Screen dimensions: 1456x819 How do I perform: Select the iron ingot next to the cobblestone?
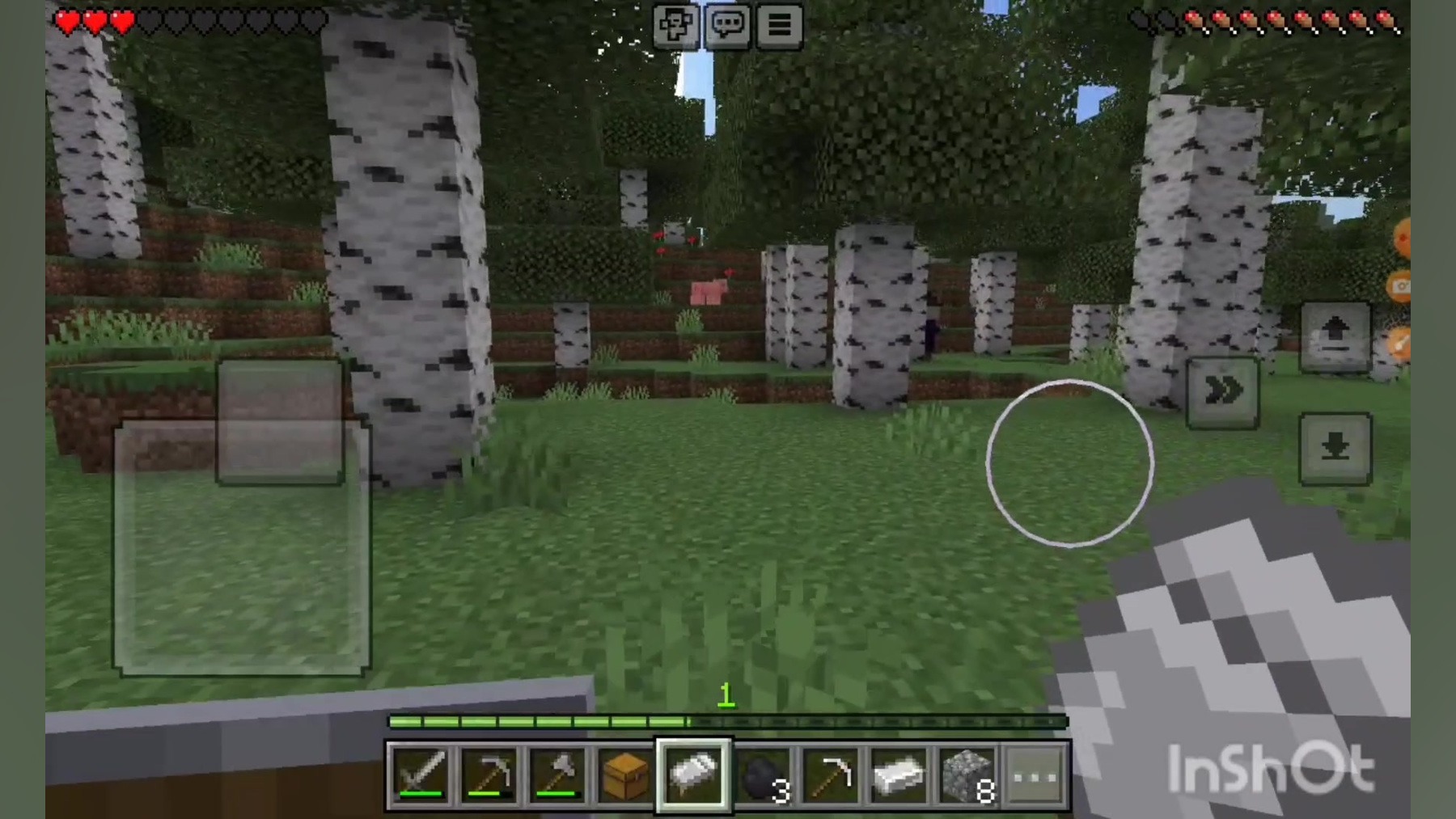coord(899,775)
